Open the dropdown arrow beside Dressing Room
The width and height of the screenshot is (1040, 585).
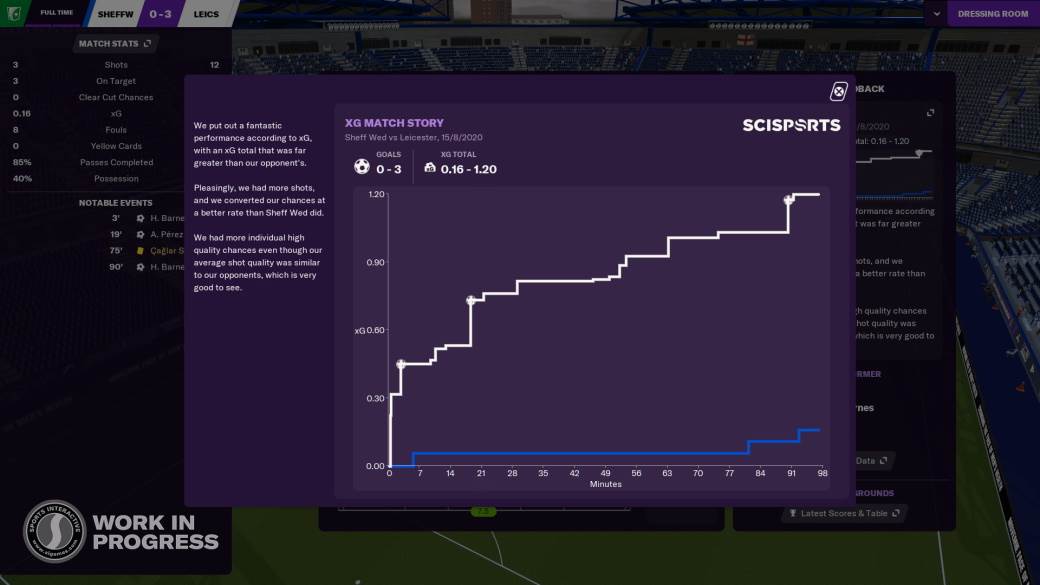[x=936, y=14]
